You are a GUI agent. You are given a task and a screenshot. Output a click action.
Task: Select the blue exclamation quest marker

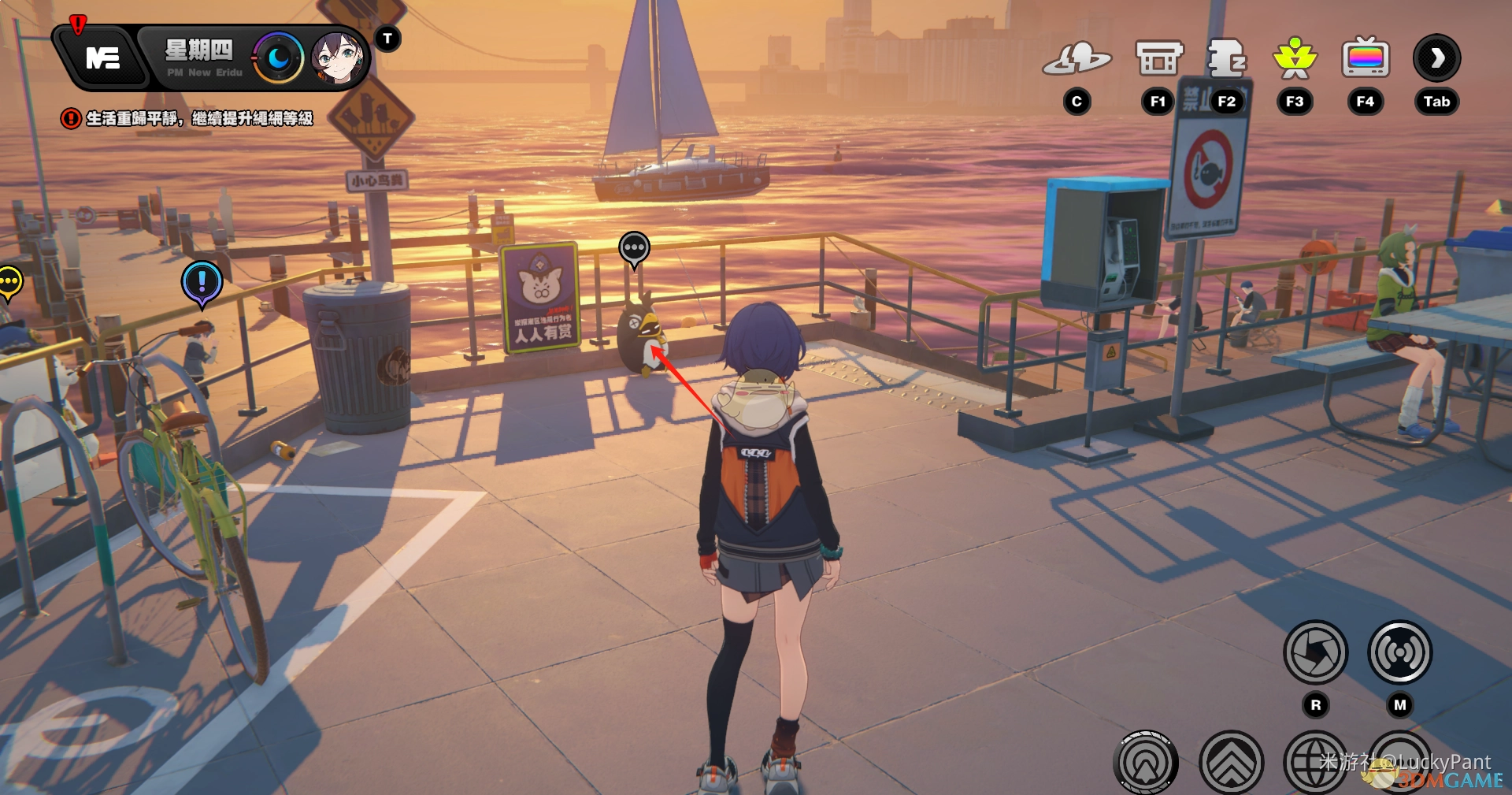coord(202,282)
